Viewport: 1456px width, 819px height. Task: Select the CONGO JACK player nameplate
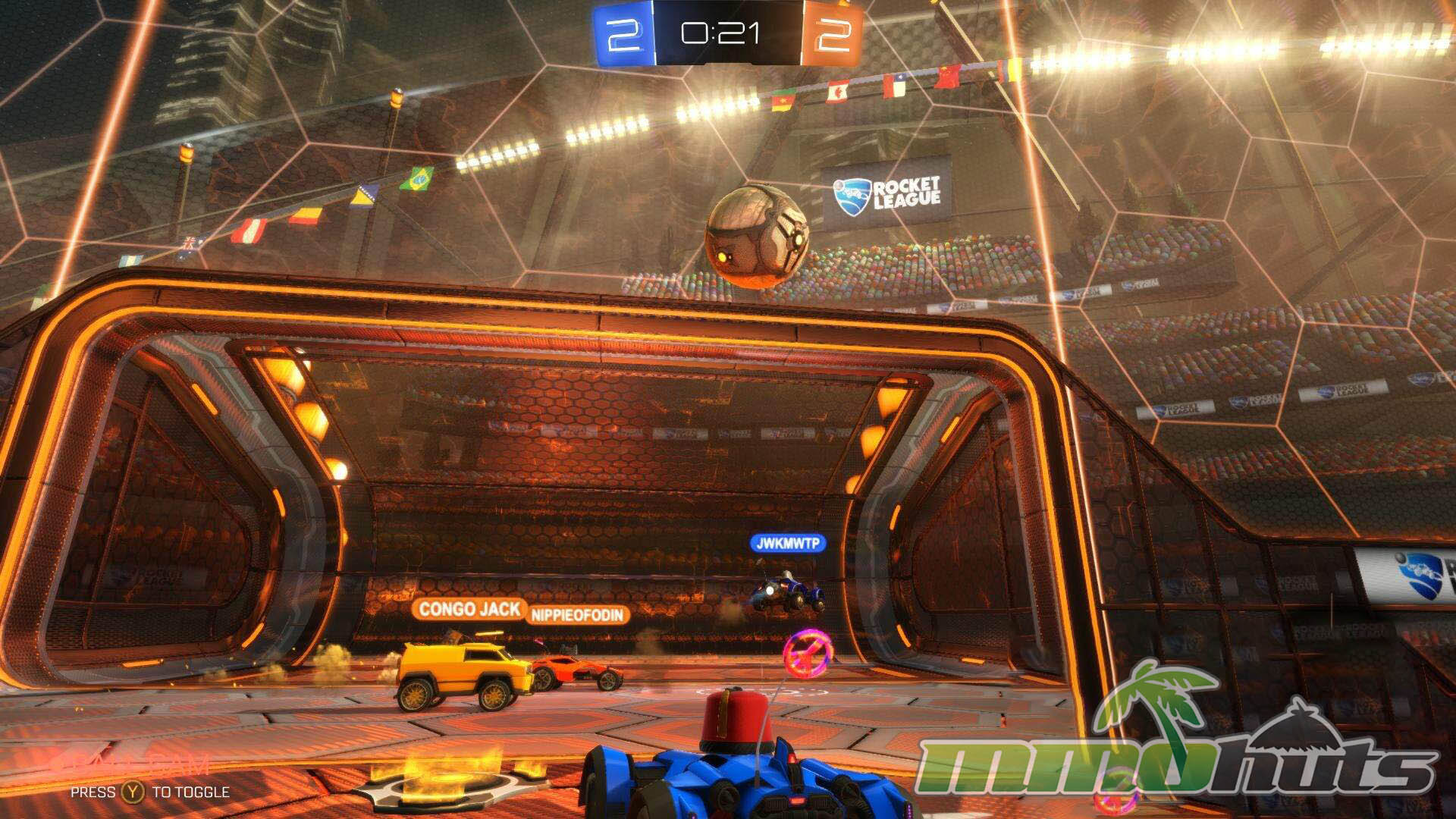tap(469, 609)
